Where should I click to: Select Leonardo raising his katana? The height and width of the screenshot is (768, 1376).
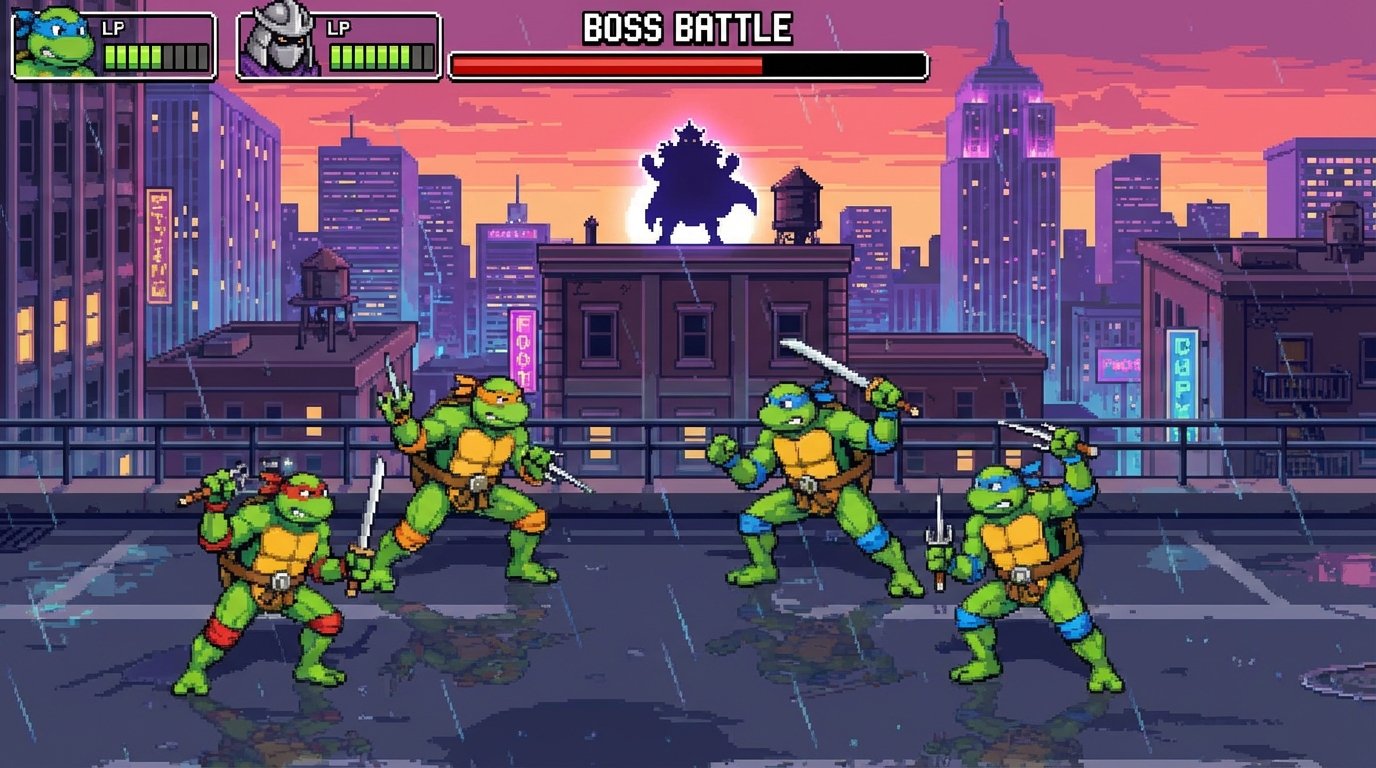click(810, 480)
